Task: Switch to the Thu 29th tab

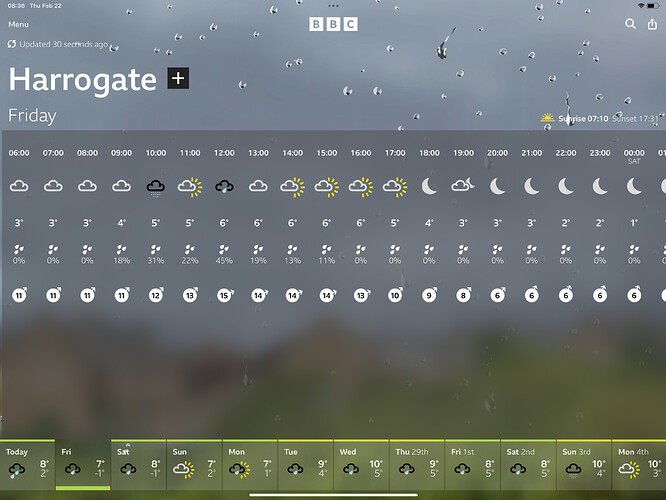Action: pos(417,465)
